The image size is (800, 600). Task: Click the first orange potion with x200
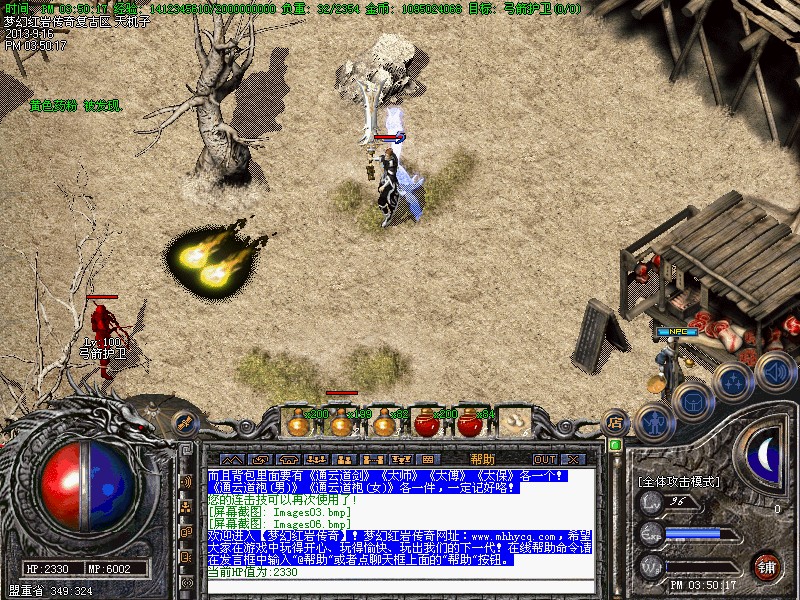pyautogui.click(x=298, y=423)
